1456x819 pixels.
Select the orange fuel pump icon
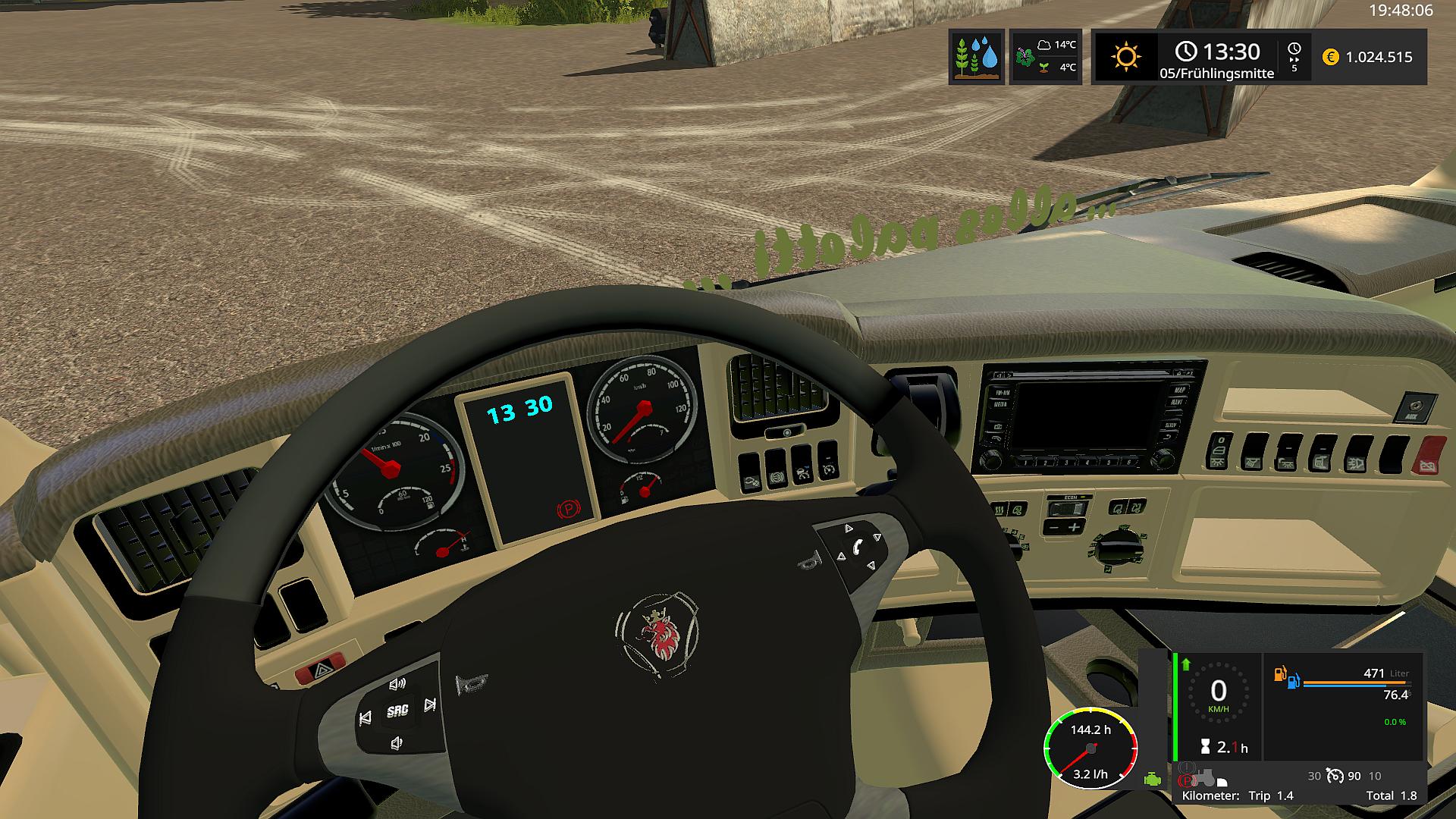(1280, 673)
